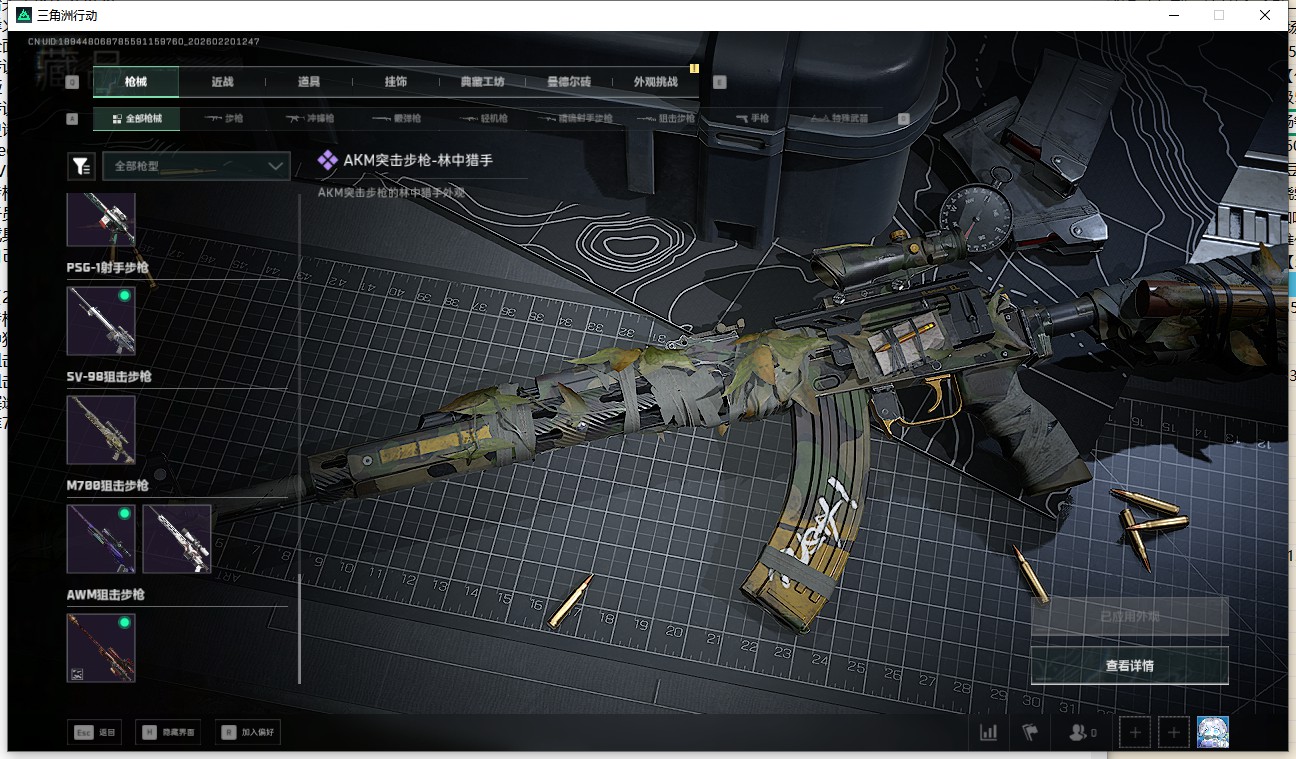Select the PSG-1 skin thumbnail

[101, 321]
